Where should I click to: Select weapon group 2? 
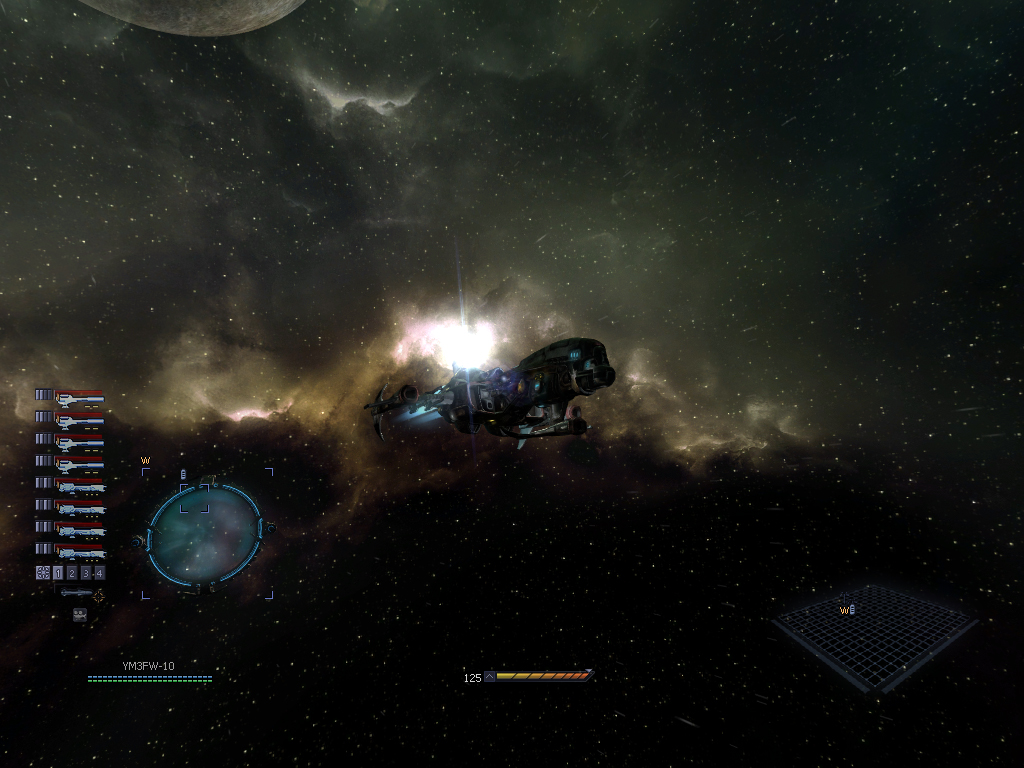72,573
